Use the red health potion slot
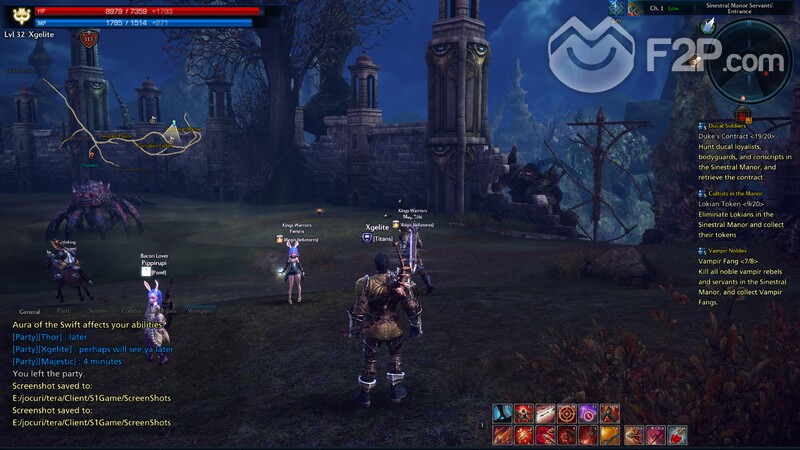Image resolution: width=800 pixels, height=450 pixels. [x=677, y=435]
